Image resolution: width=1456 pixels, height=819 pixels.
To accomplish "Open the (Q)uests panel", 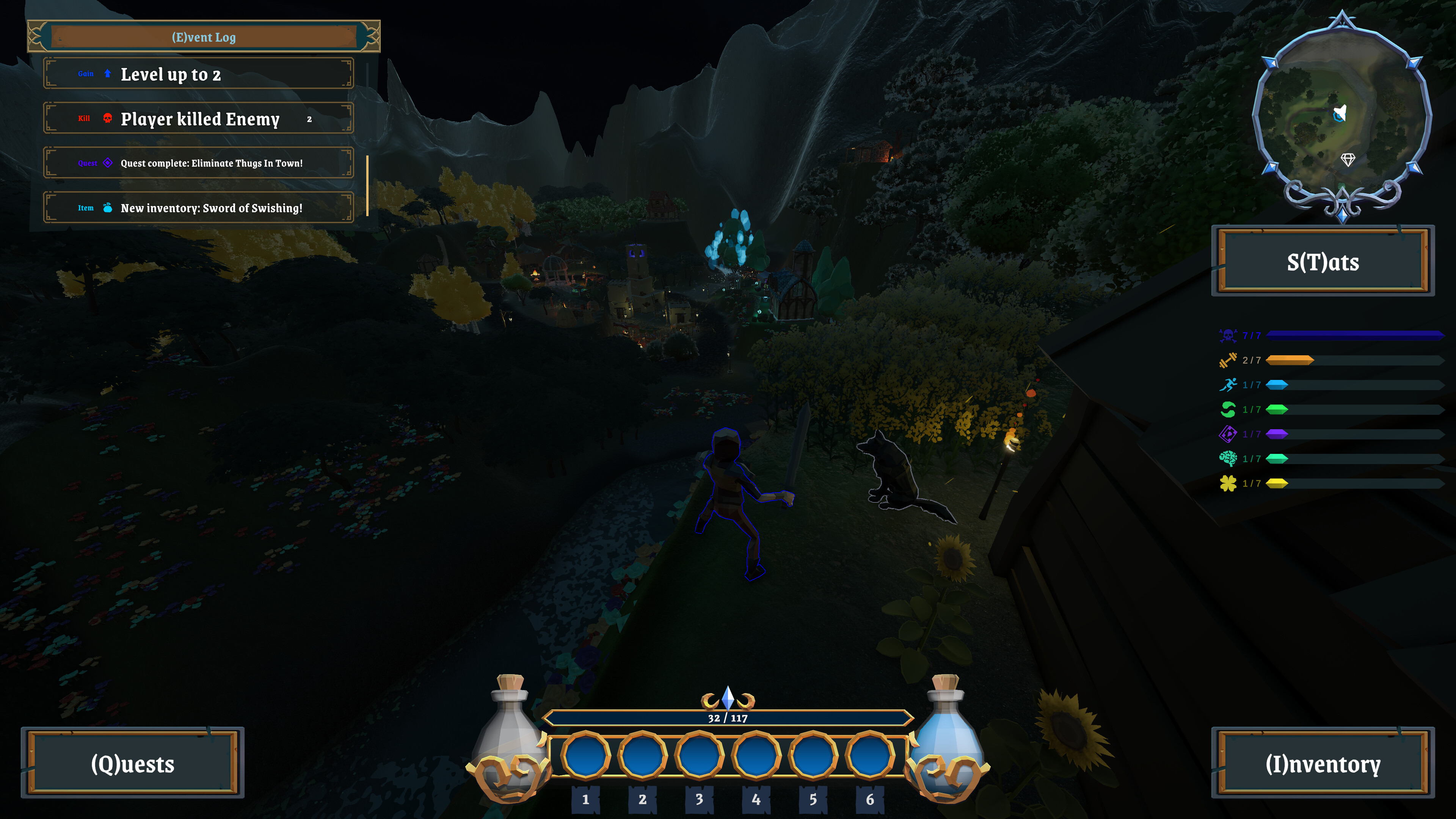I will 133,763.
